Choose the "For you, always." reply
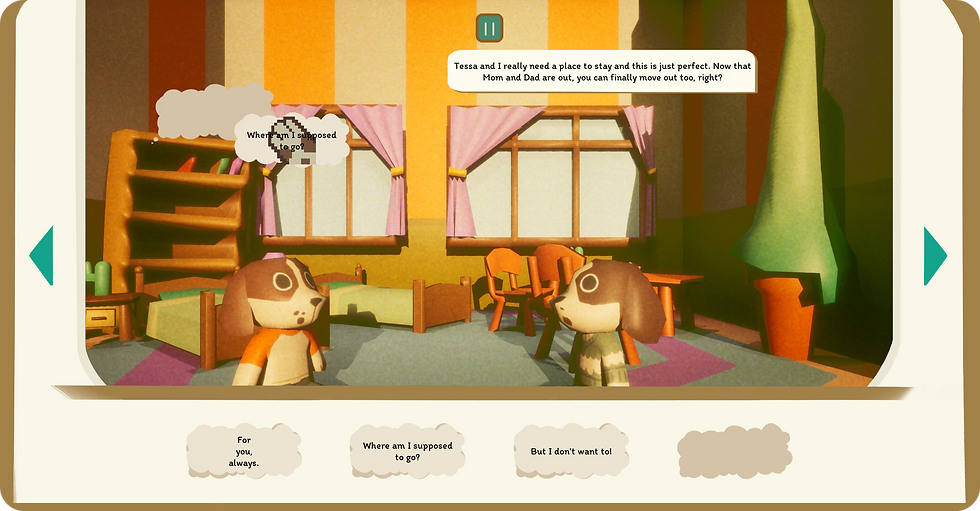The height and width of the screenshot is (511, 980). tap(244, 451)
